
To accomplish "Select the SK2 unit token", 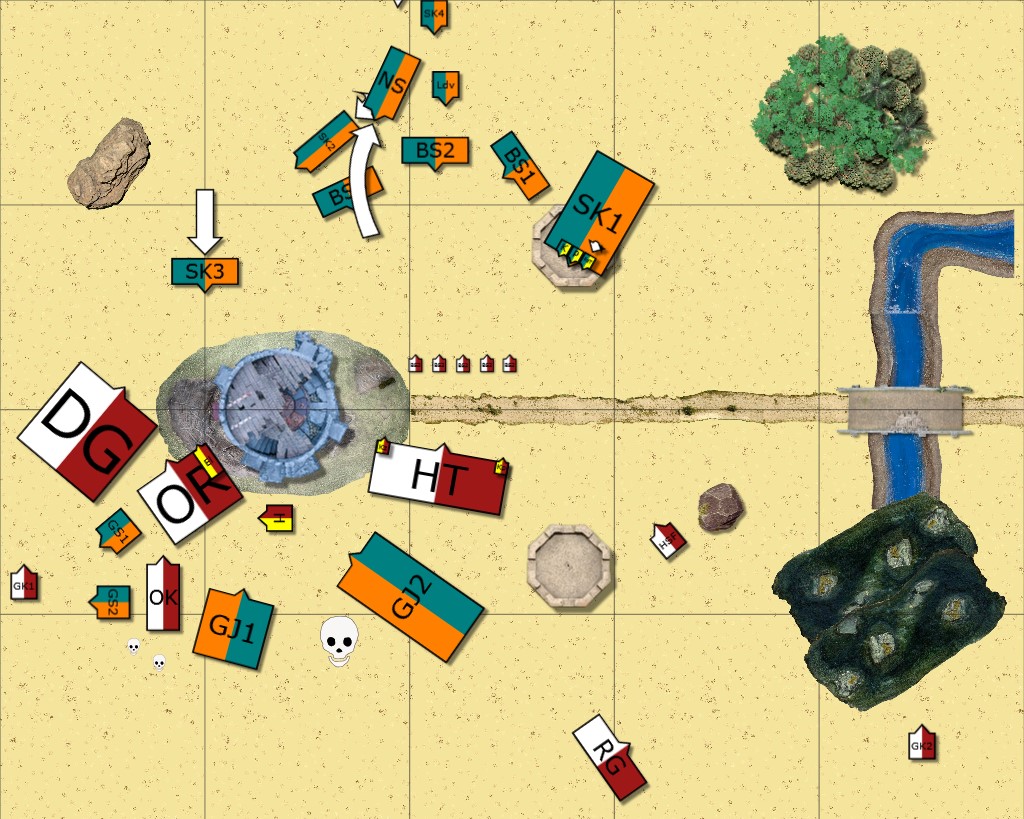I will 326,141.
